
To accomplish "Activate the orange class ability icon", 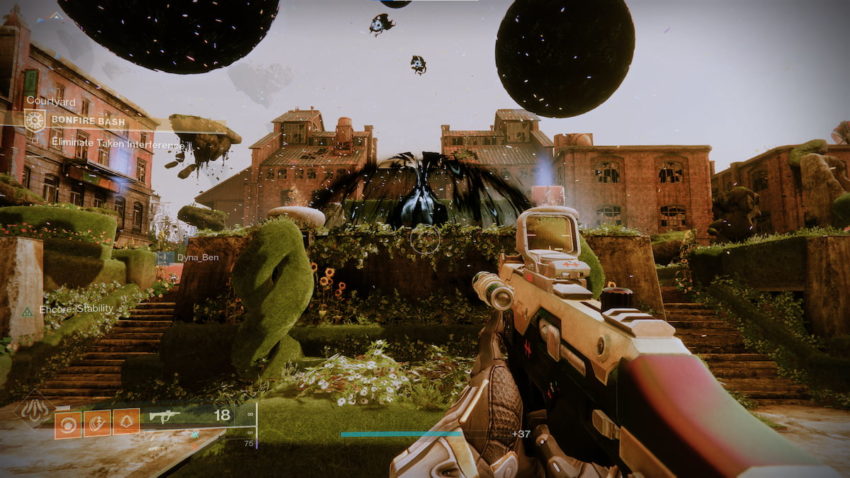I will click(126, 423).
